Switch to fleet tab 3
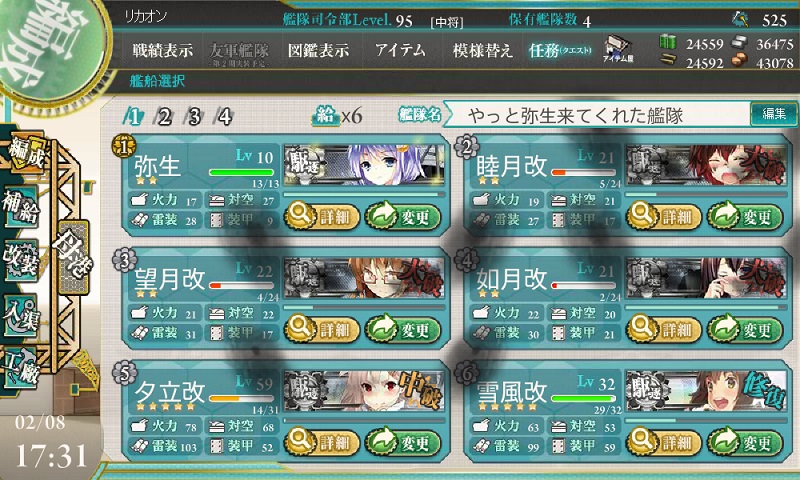The width and height of the screenshot is (800, 480). tap(194, 116)
